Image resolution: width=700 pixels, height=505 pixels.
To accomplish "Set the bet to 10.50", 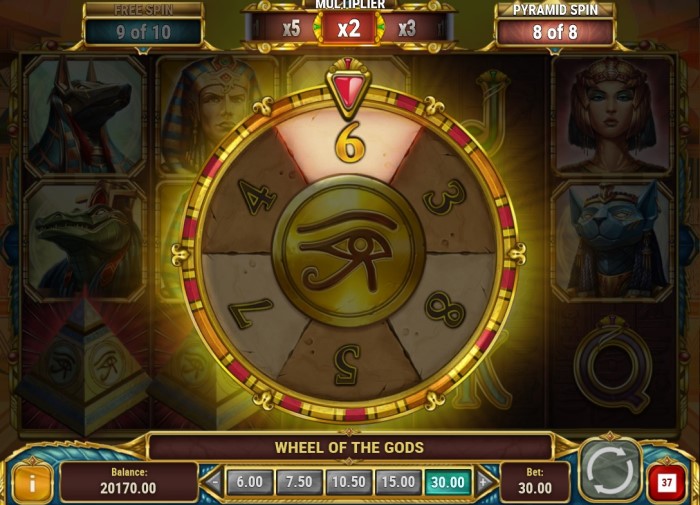I will (349, 482).
